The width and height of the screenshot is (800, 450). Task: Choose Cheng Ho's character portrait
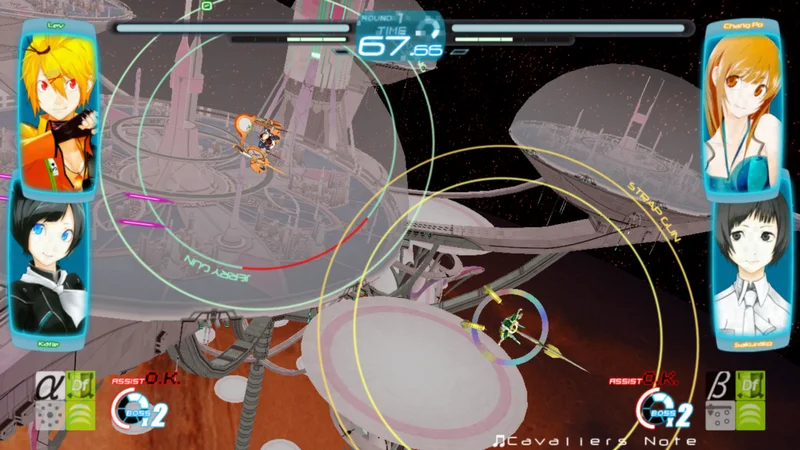coord(741,105)
